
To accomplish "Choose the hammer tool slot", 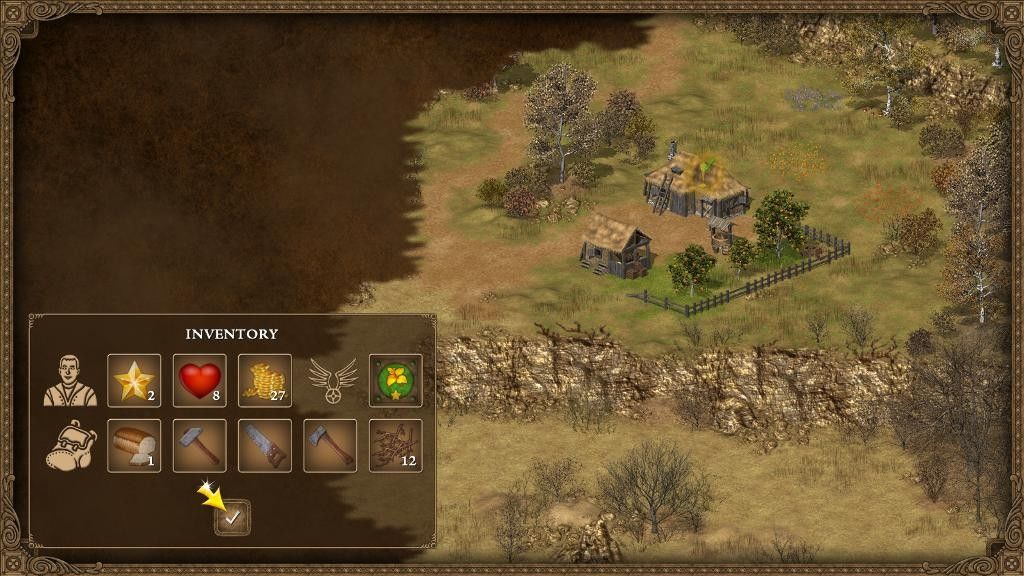I will click(x=200, y=445).
